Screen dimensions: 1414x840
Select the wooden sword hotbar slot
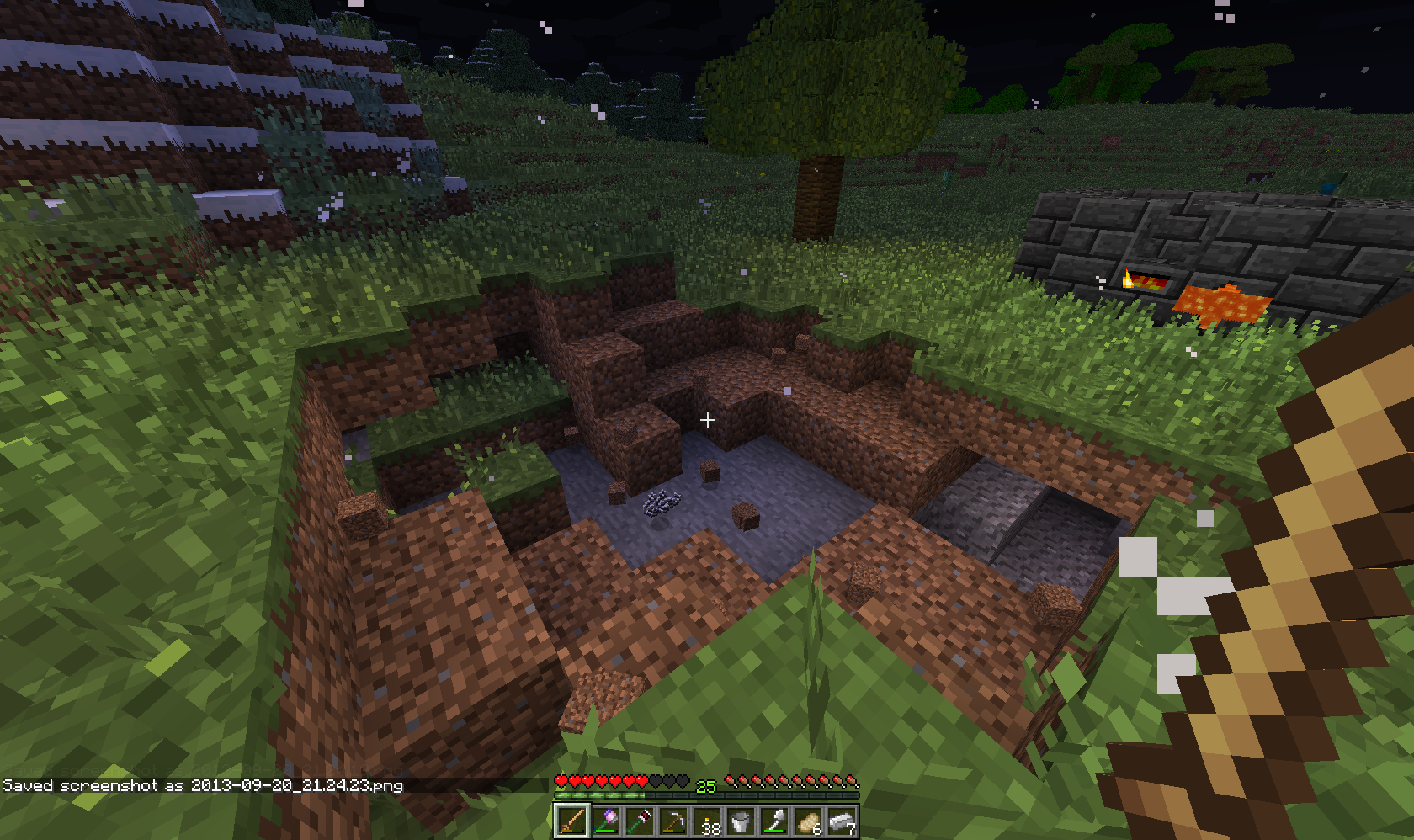(x=571, y=821)
